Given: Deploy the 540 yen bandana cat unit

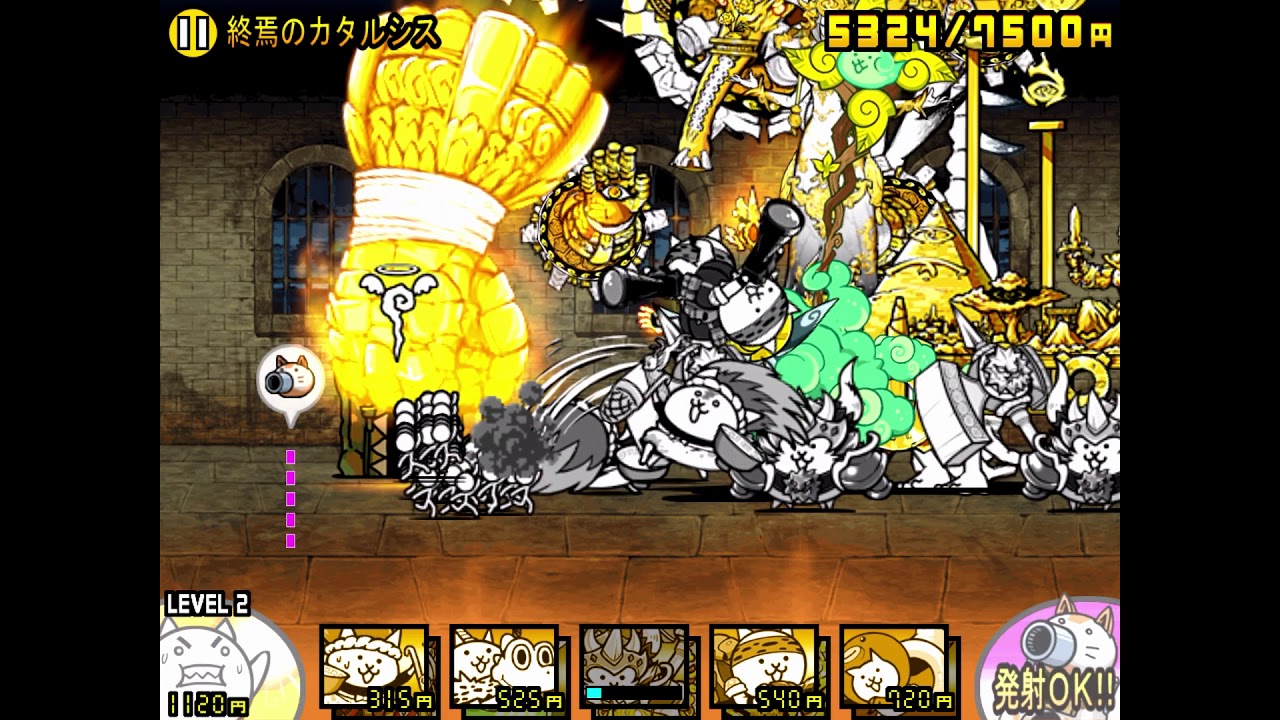Looking at the screenshot, I should tap(764, 667).
